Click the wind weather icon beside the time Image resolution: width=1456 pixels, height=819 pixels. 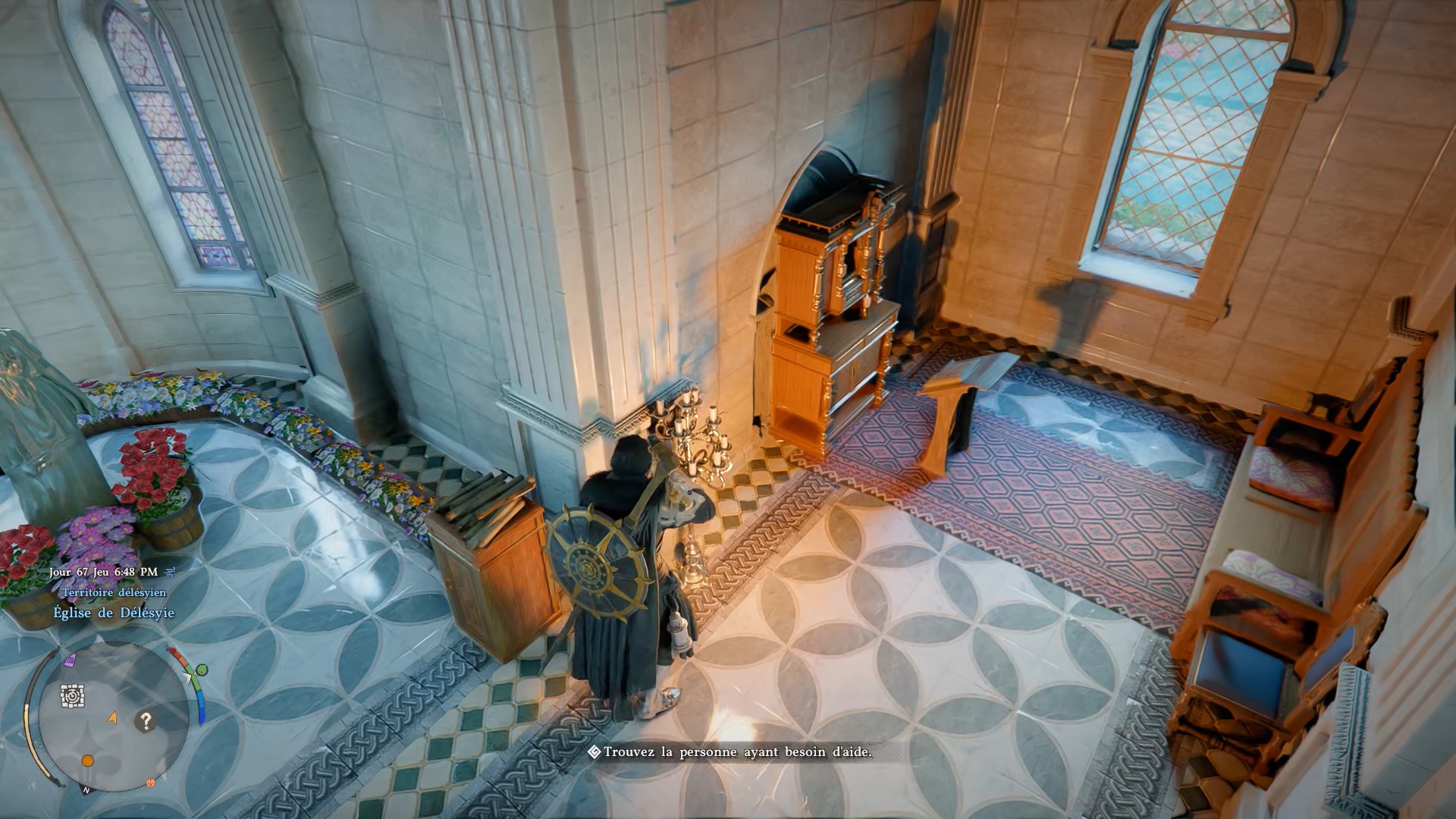point(171,572)
